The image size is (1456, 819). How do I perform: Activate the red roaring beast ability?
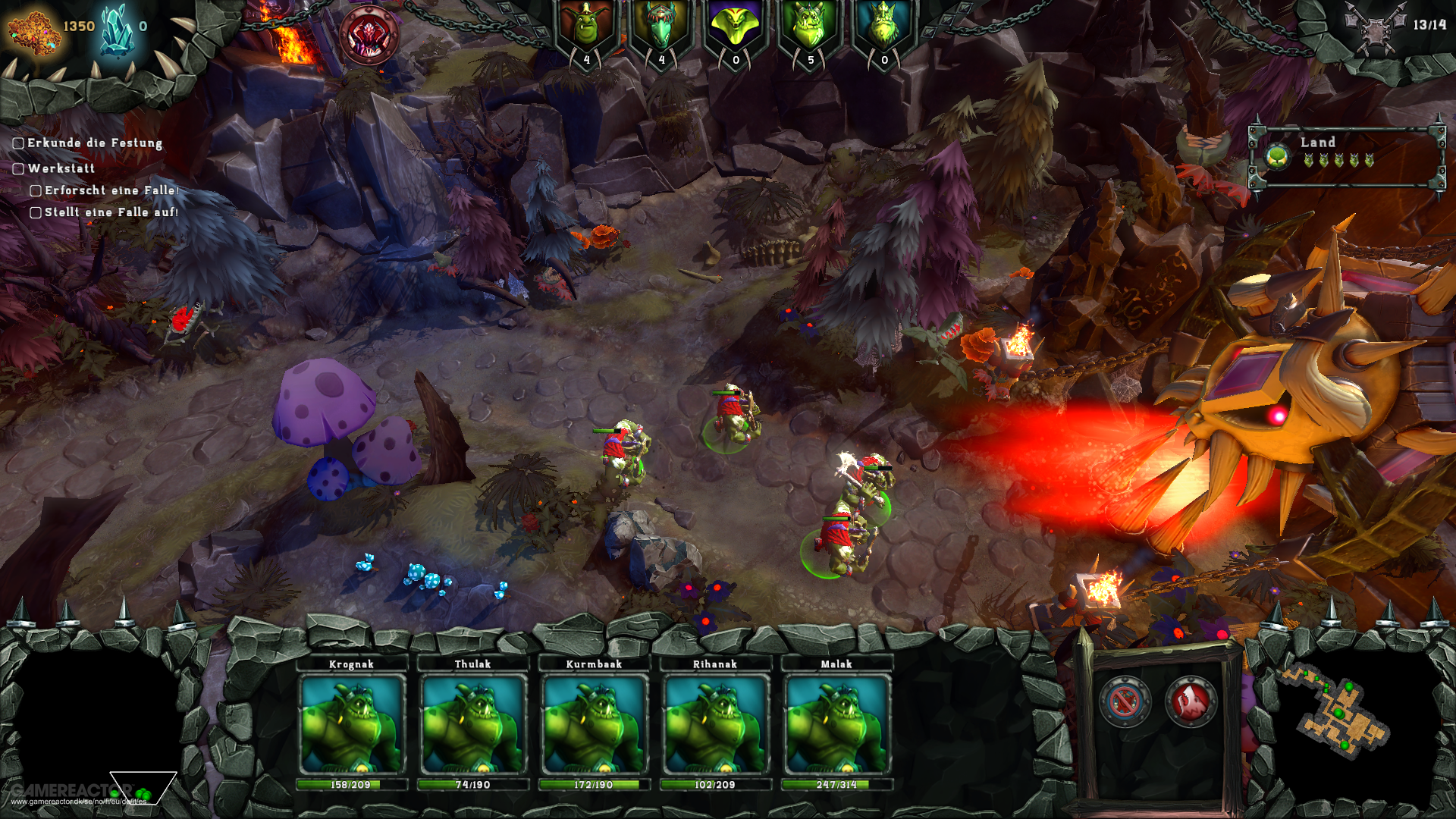coord(1191,701)
